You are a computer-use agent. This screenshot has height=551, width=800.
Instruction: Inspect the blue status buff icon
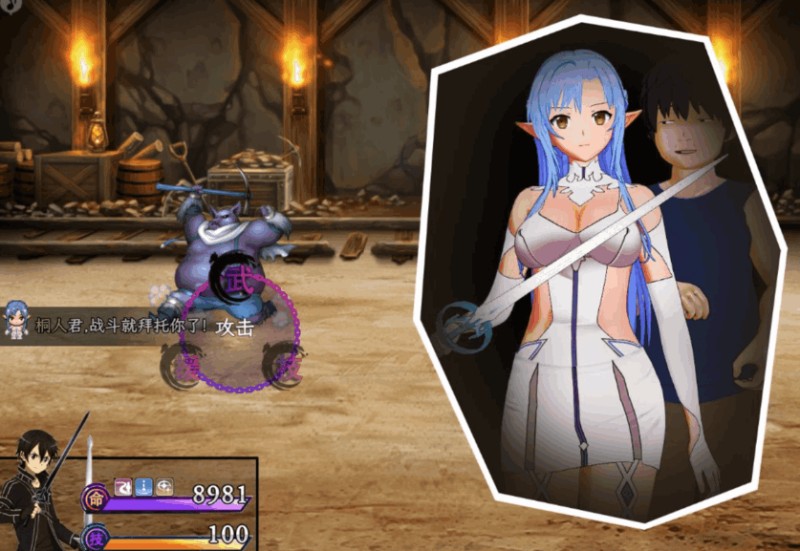tap(143, 488)
